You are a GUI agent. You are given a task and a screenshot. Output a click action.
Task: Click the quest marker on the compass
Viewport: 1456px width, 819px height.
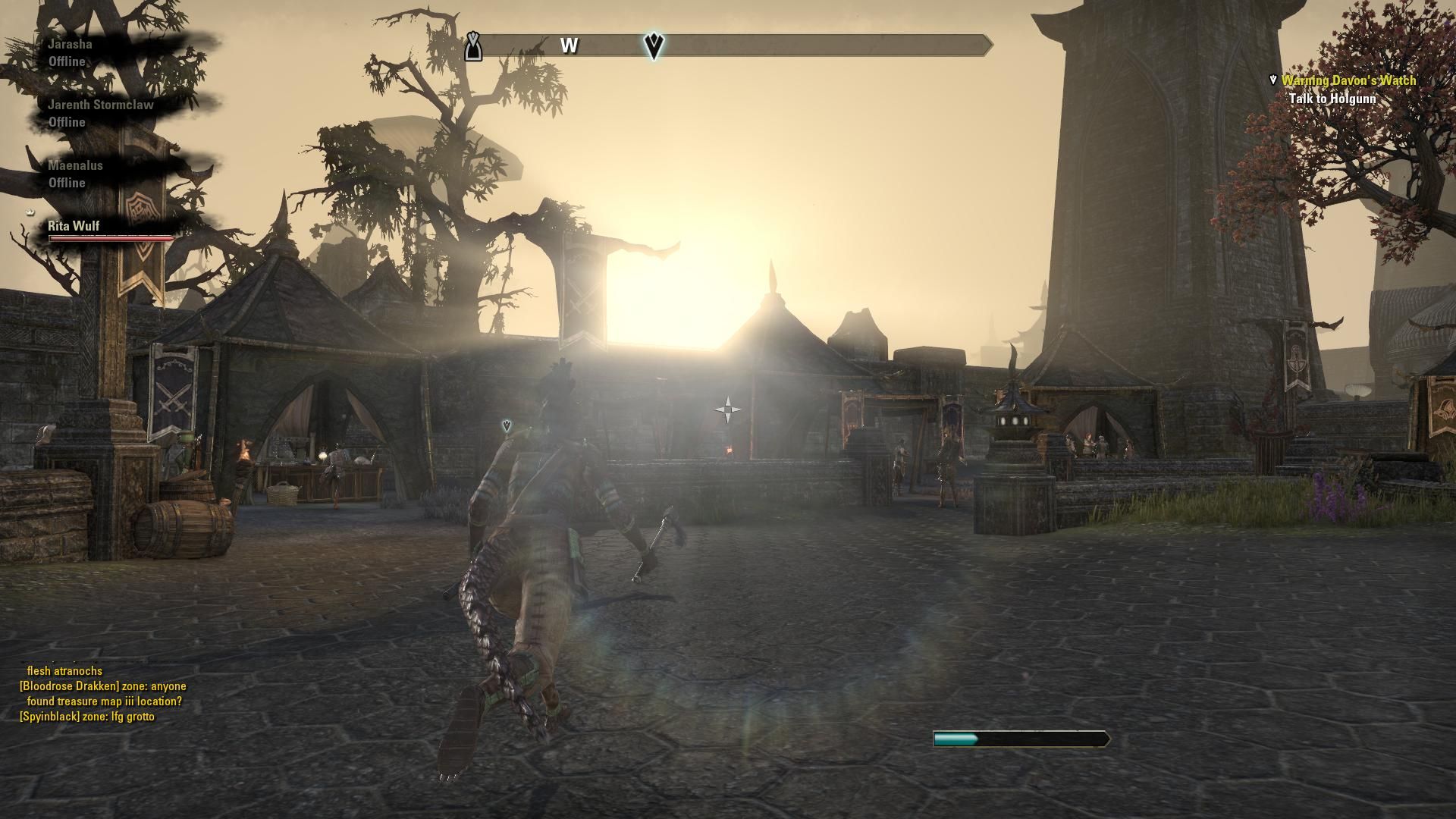click(x=654, y=45)
